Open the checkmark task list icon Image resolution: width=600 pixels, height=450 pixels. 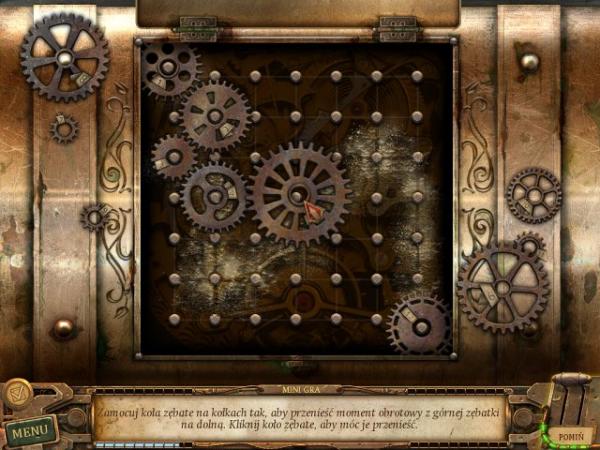[x=18, y=395]
